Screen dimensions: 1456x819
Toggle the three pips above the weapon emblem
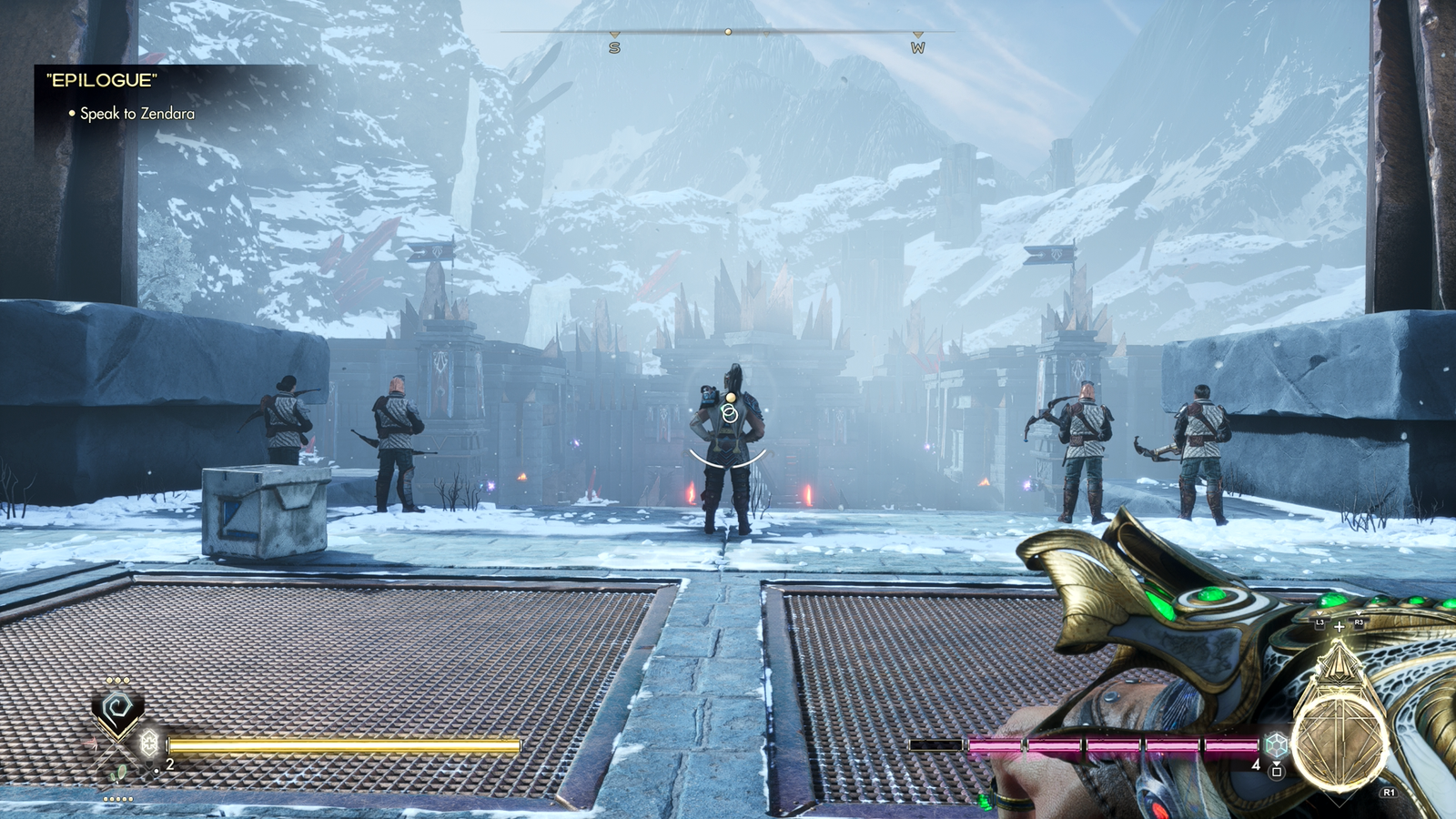tap(116, 680)
